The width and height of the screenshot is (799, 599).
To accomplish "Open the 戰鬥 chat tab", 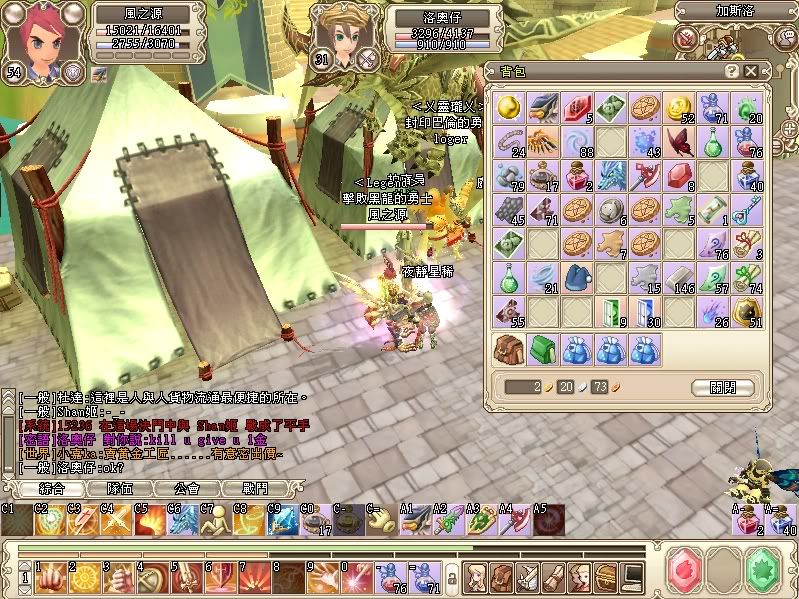I will point(254,488).
